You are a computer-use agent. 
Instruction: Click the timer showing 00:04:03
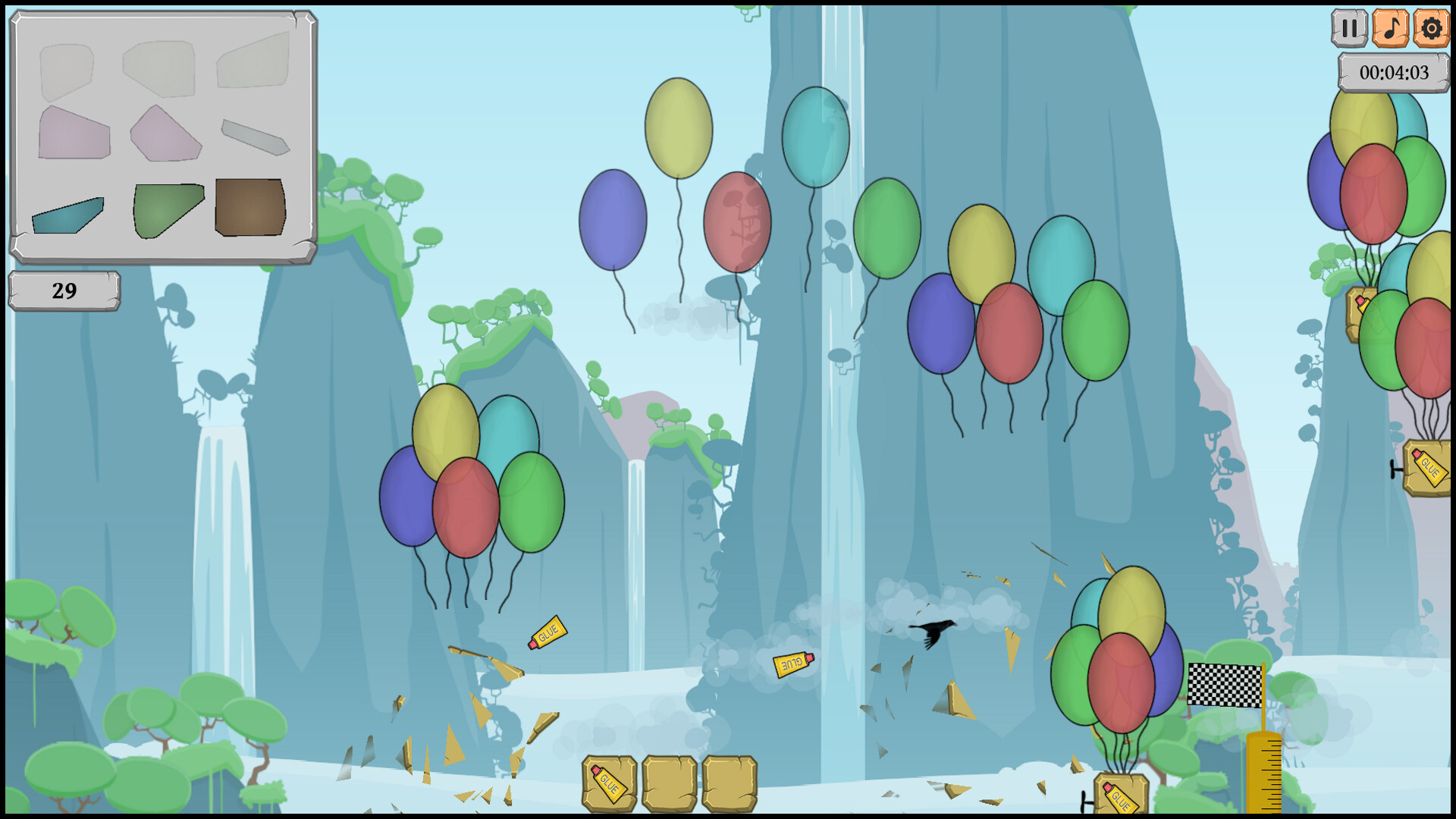[1394, 73]
